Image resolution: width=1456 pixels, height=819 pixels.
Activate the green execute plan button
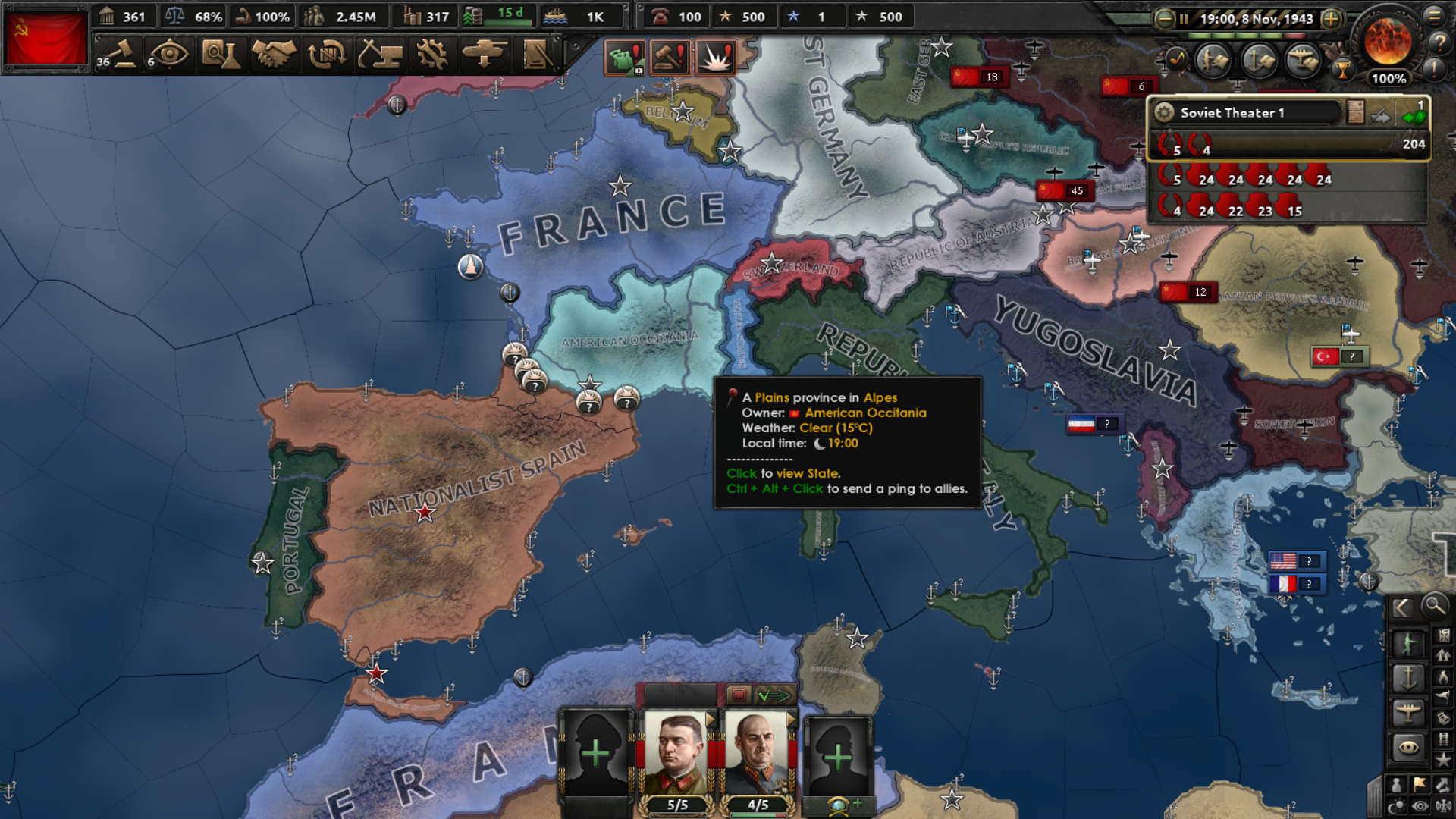774,695
